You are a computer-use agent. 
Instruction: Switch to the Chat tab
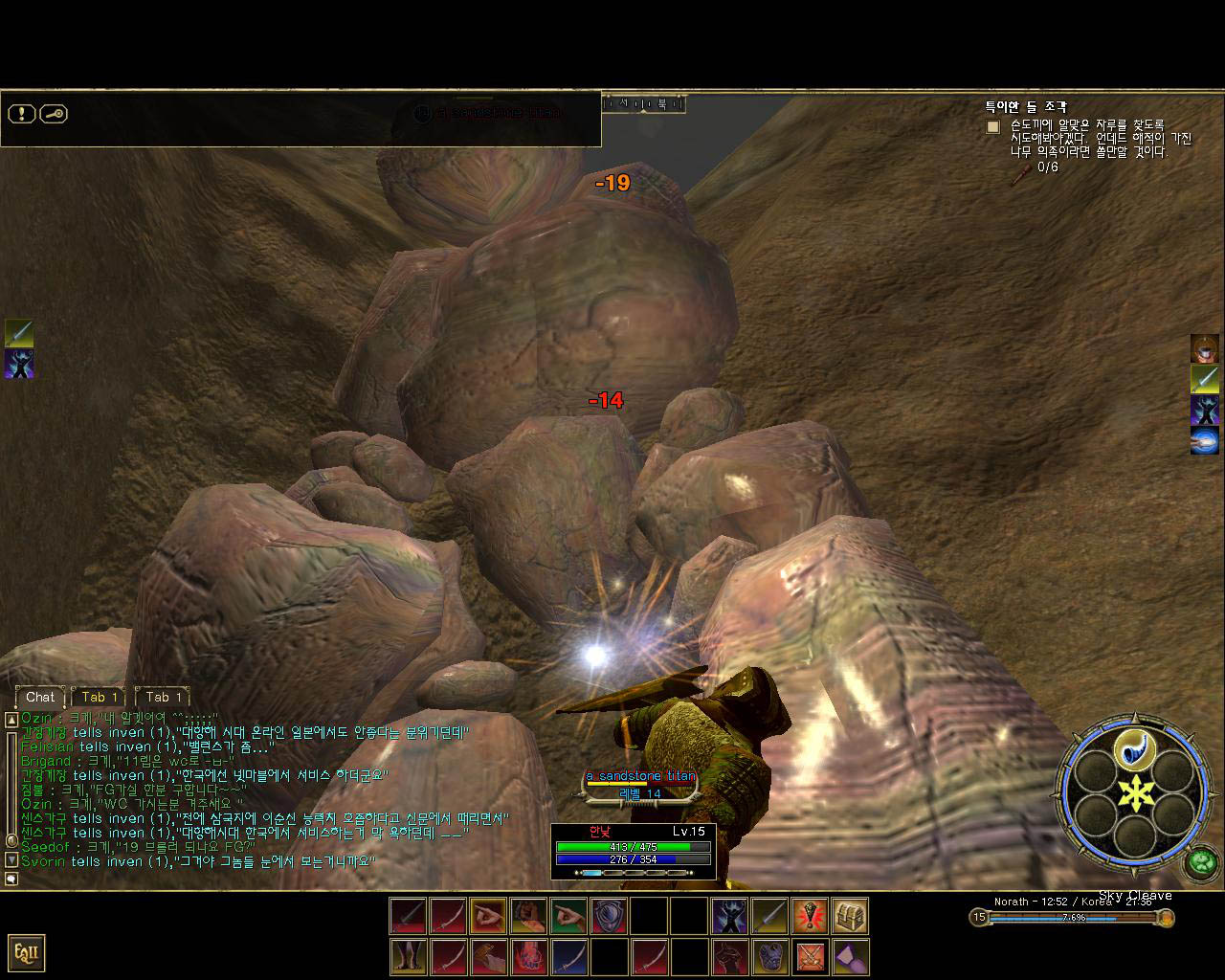click(x=40, y=697)
